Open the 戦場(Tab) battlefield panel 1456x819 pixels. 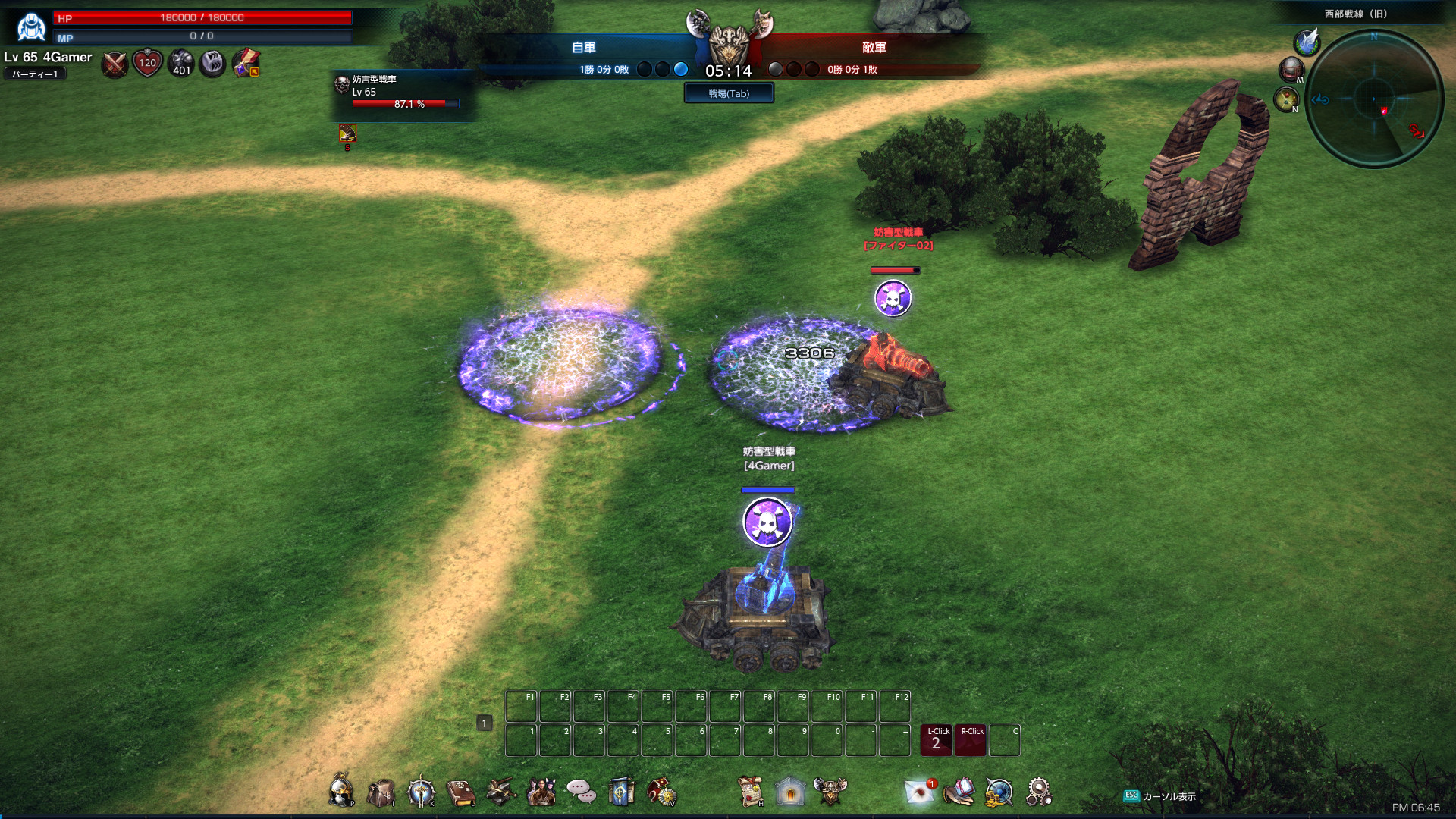(729, 93)
